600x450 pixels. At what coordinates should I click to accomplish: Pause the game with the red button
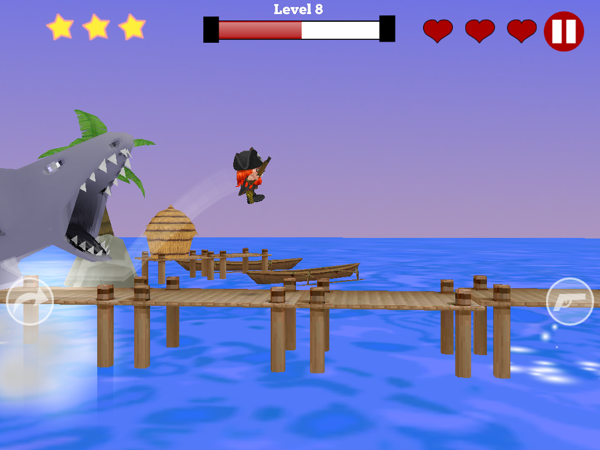click(x=564, y=31)
